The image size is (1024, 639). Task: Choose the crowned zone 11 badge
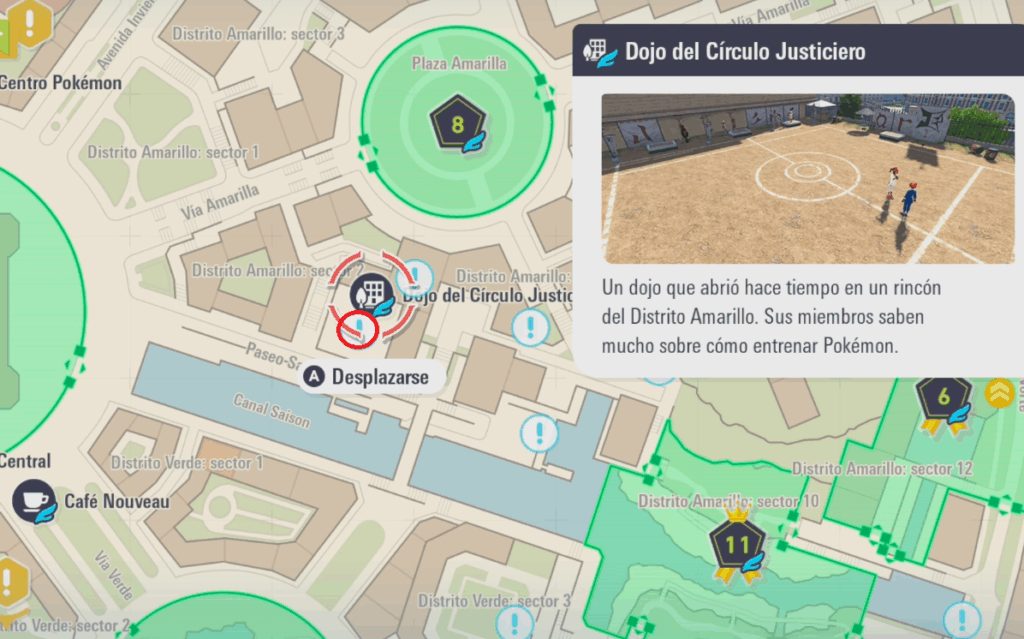click(x=737, y=546)
